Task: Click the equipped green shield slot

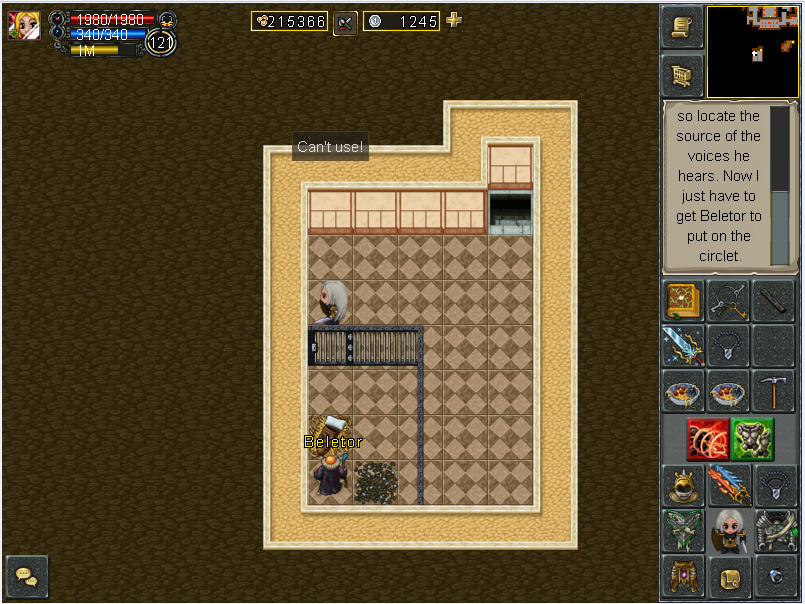Action: coord(682,531)
